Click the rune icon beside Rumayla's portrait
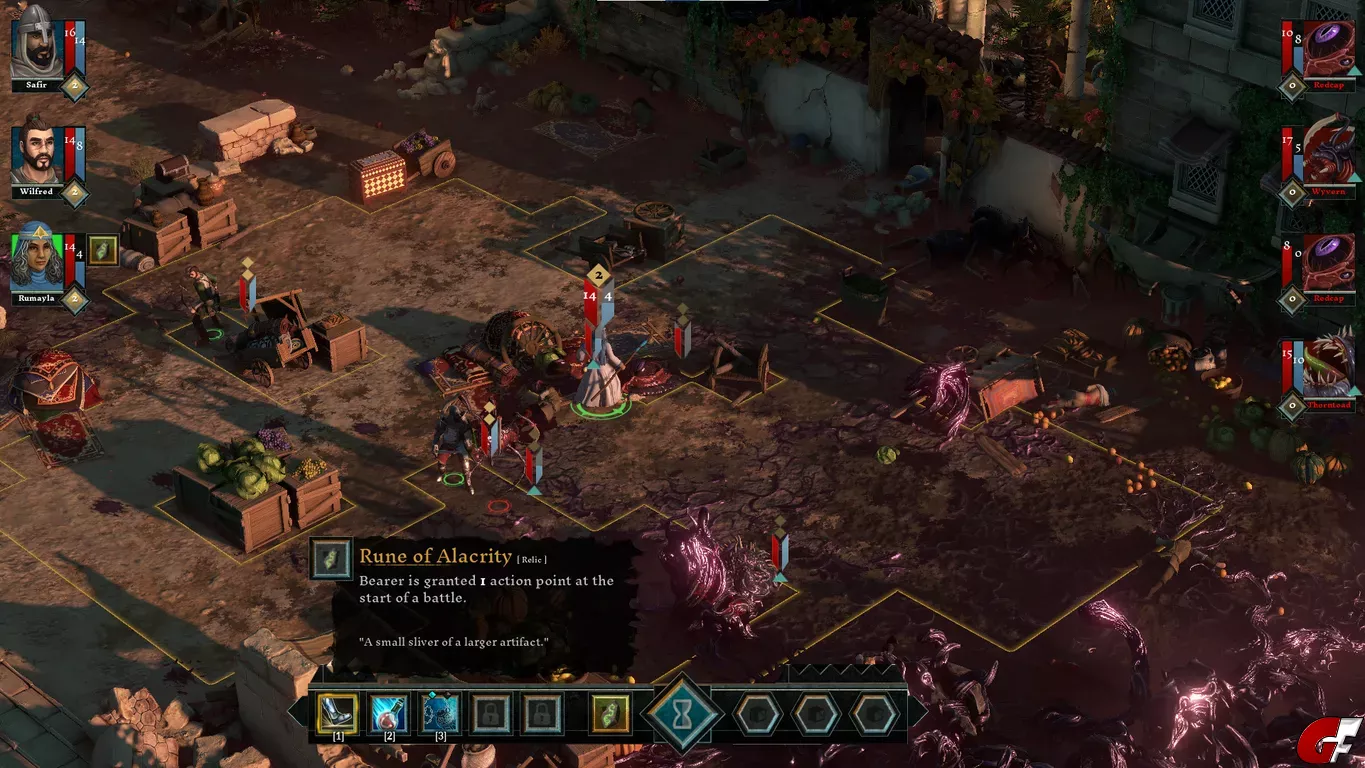 click(103, 249)
